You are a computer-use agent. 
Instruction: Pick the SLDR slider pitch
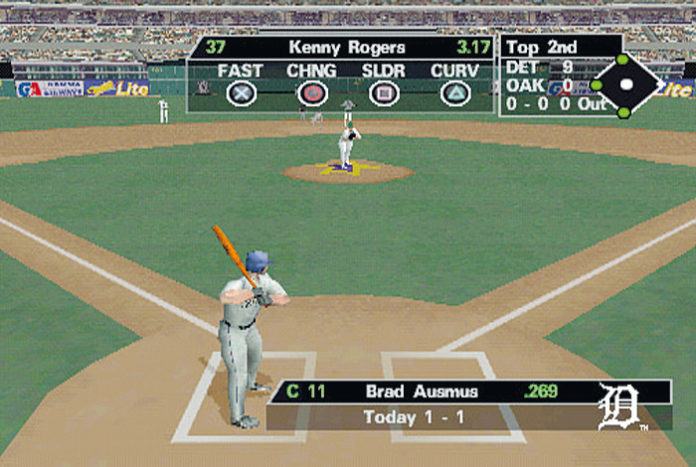pos(383,93)
